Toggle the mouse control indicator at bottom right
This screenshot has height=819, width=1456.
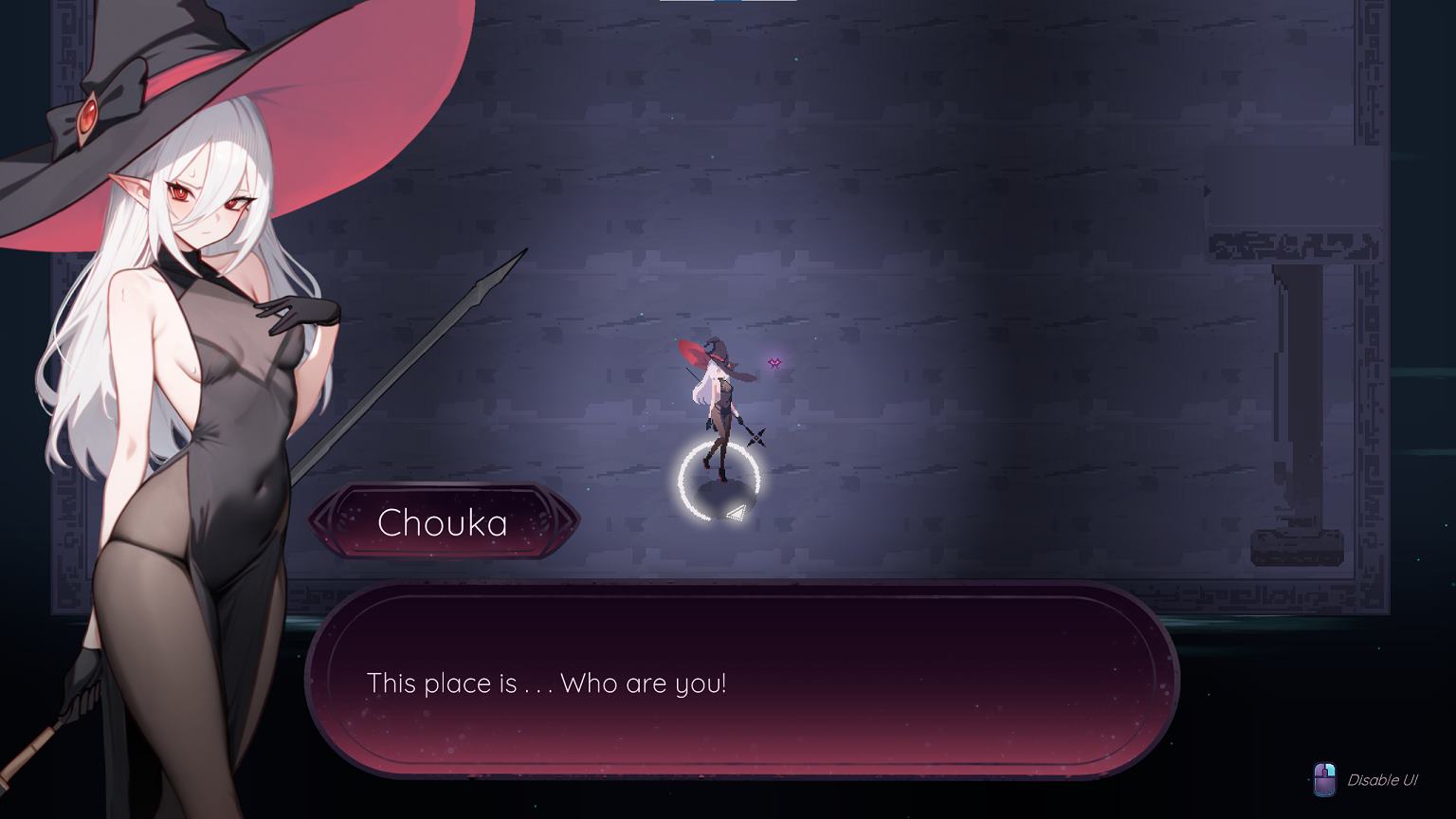point(1324,780)
